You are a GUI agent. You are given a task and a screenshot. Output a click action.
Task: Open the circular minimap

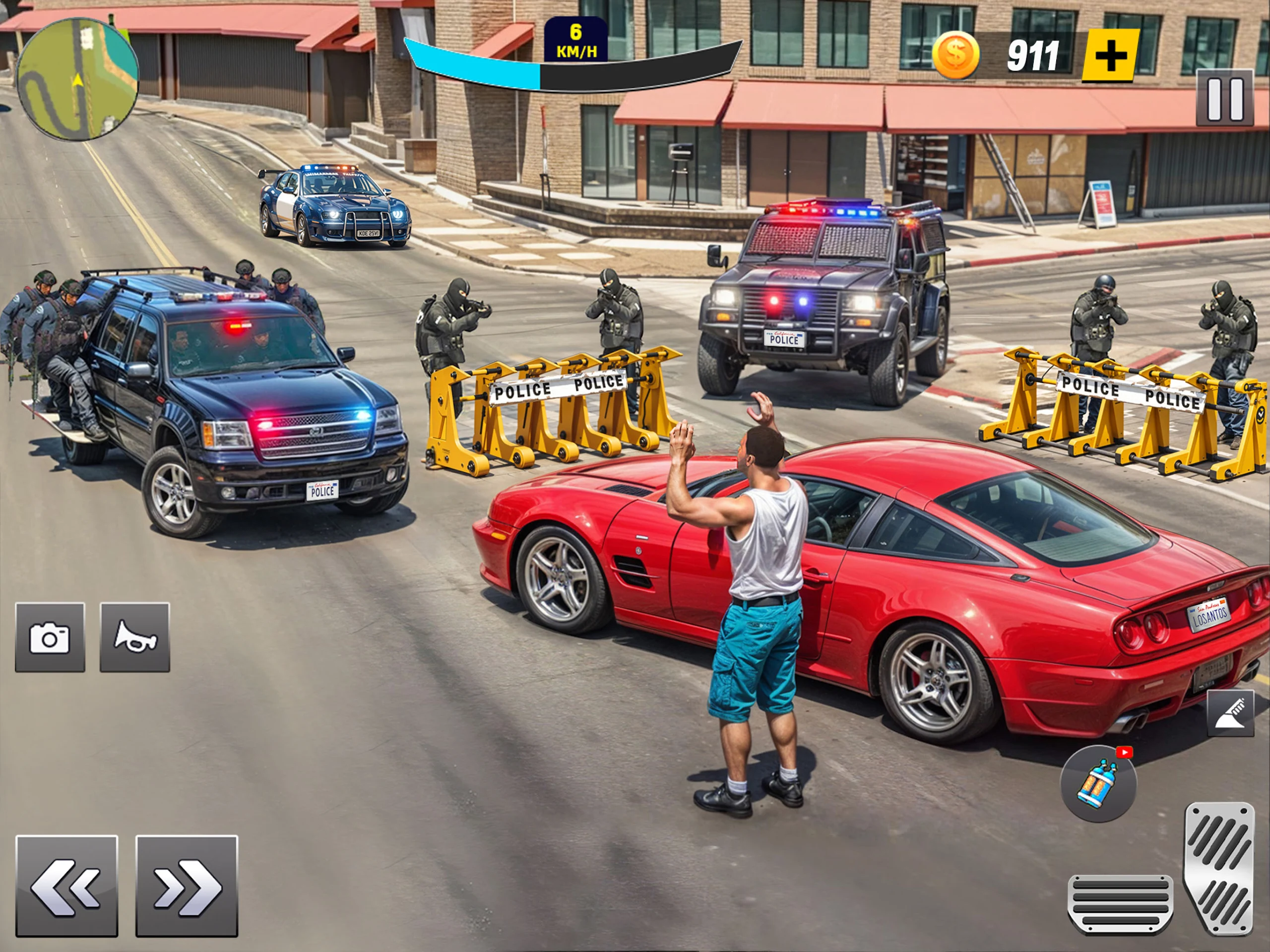(x=77, y=79)
